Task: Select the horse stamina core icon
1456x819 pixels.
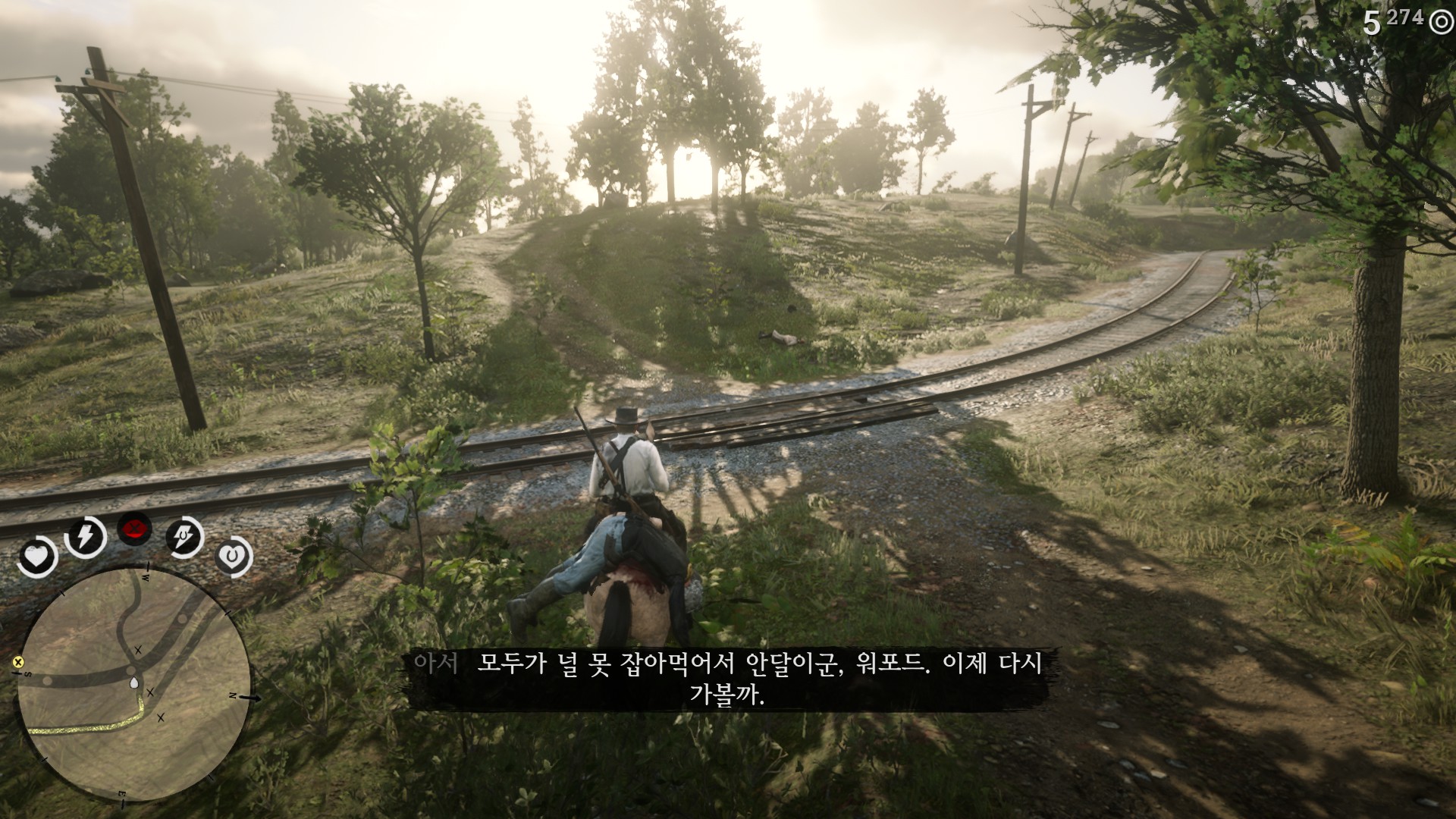Action: pos(185,538)
